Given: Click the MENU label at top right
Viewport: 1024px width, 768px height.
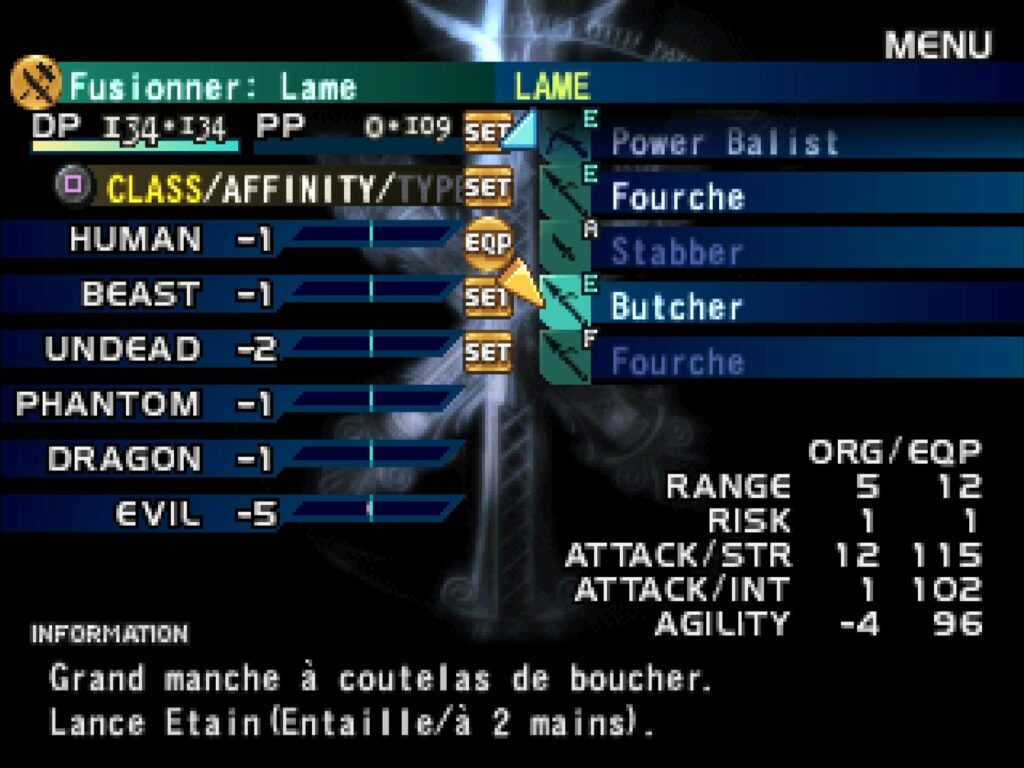Looking at the screenshot, I should tap(937, 45).
